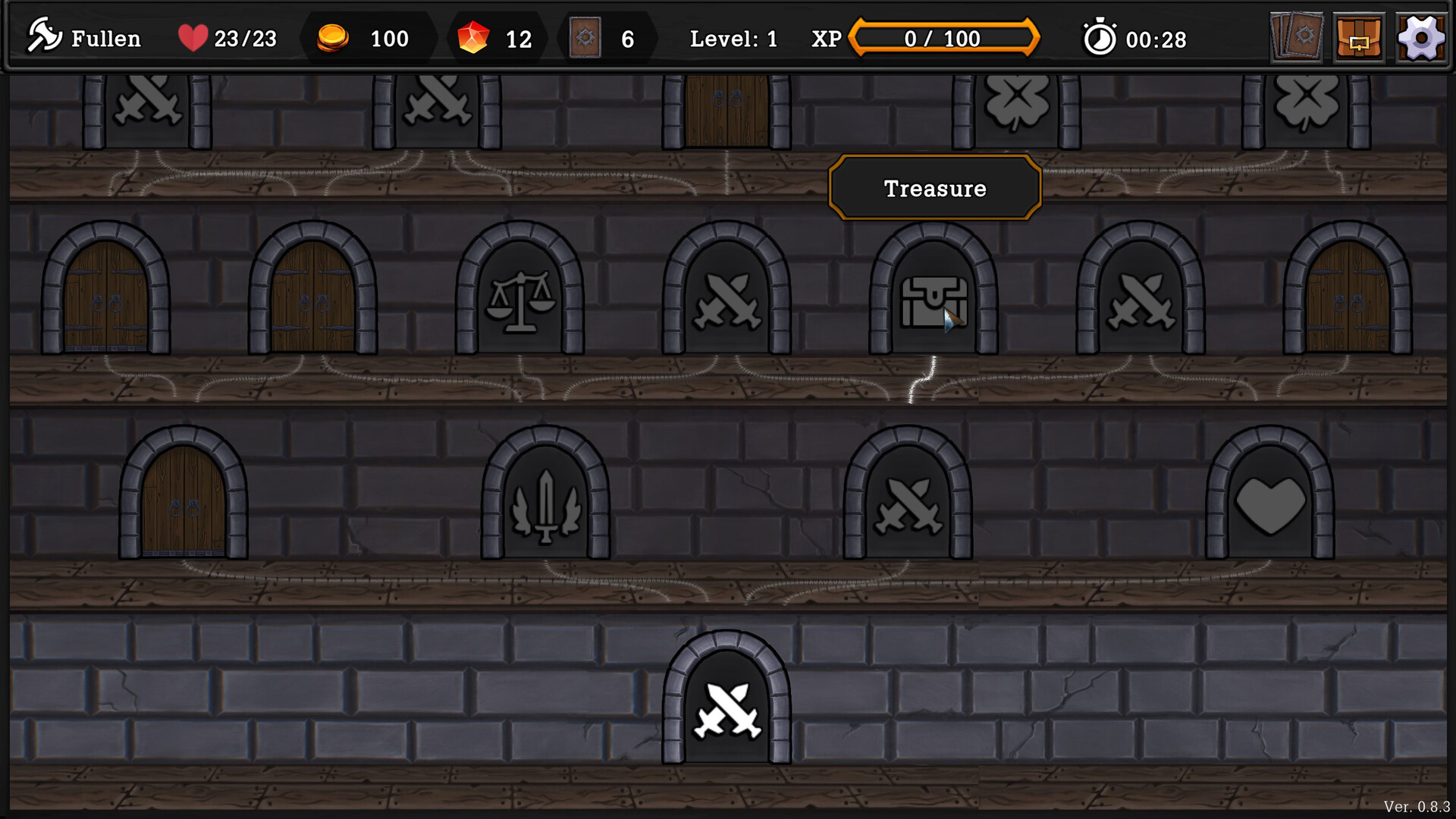Click the Level 1 indicator
This screenshot has height=819, width=1456.
coord(733,39)
